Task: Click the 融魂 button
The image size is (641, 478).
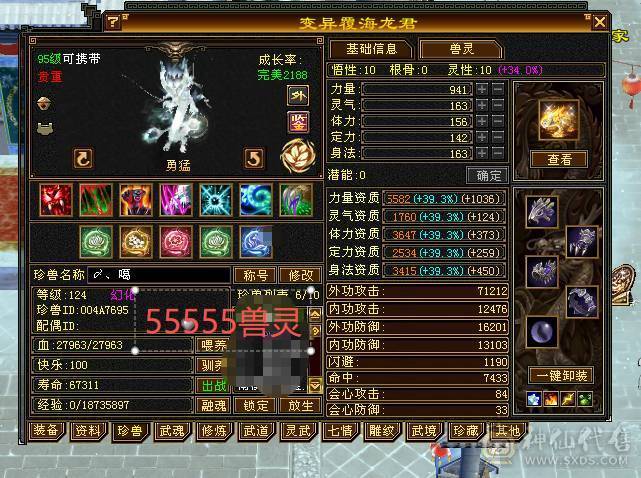Action: [x=213, y=406]
